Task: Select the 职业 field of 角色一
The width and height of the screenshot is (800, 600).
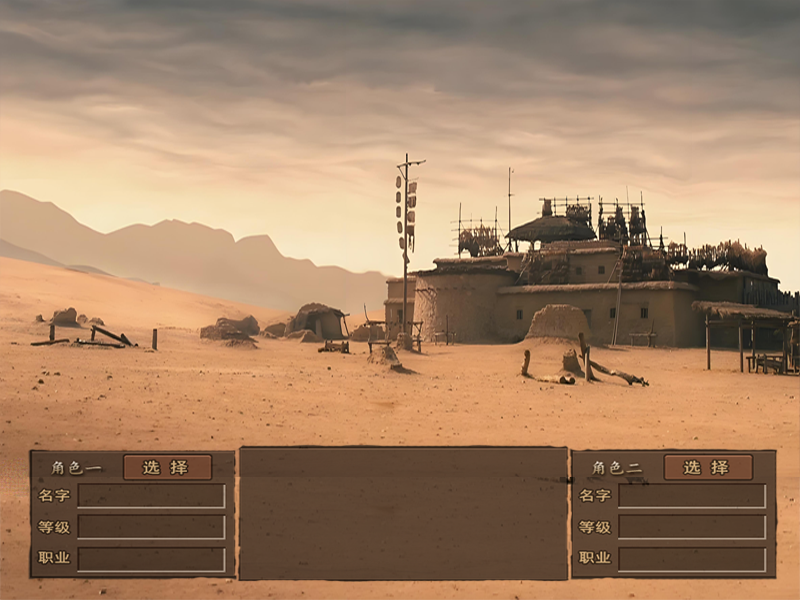Action: pyautogui.click(x=151, y=558)
